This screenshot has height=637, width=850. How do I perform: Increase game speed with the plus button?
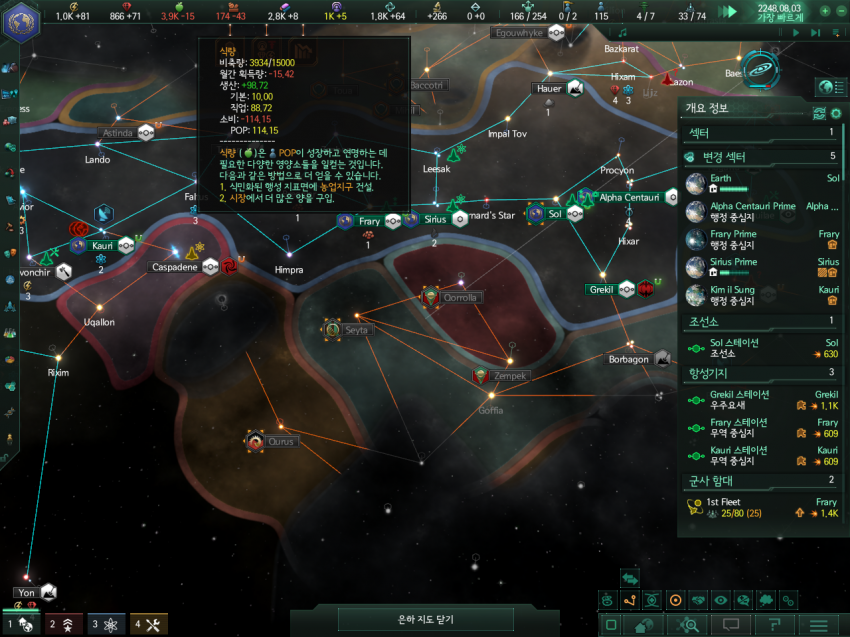pyautogui.click(x=825, y=11)
